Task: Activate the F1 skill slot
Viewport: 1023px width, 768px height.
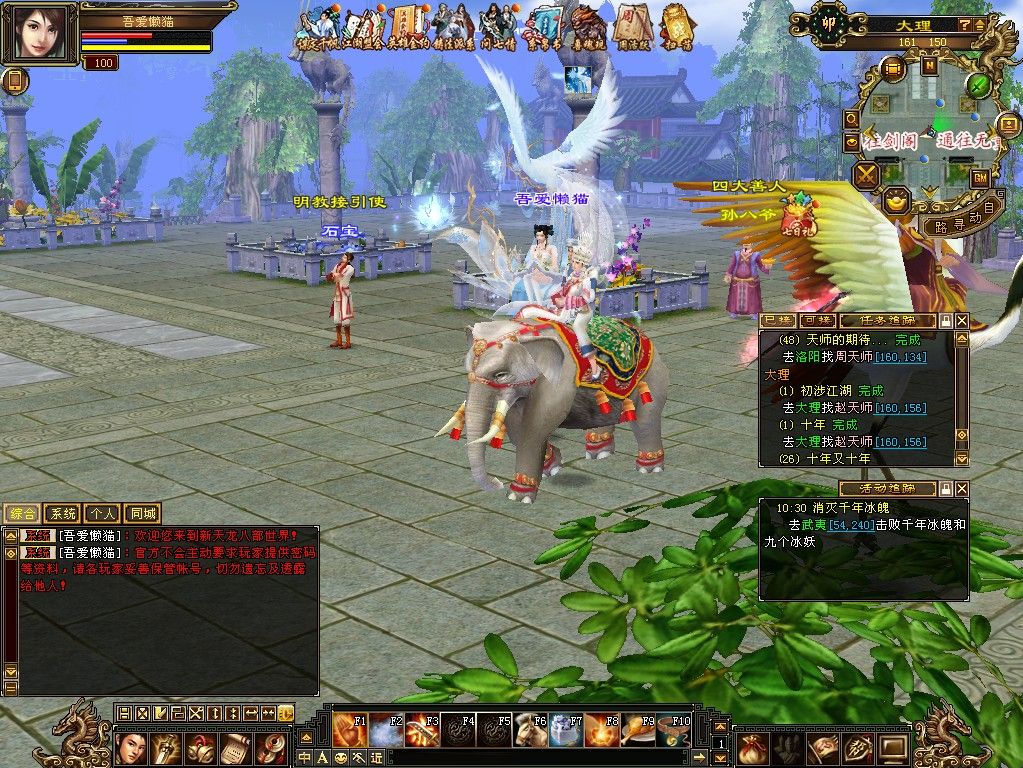Action: 350,731
